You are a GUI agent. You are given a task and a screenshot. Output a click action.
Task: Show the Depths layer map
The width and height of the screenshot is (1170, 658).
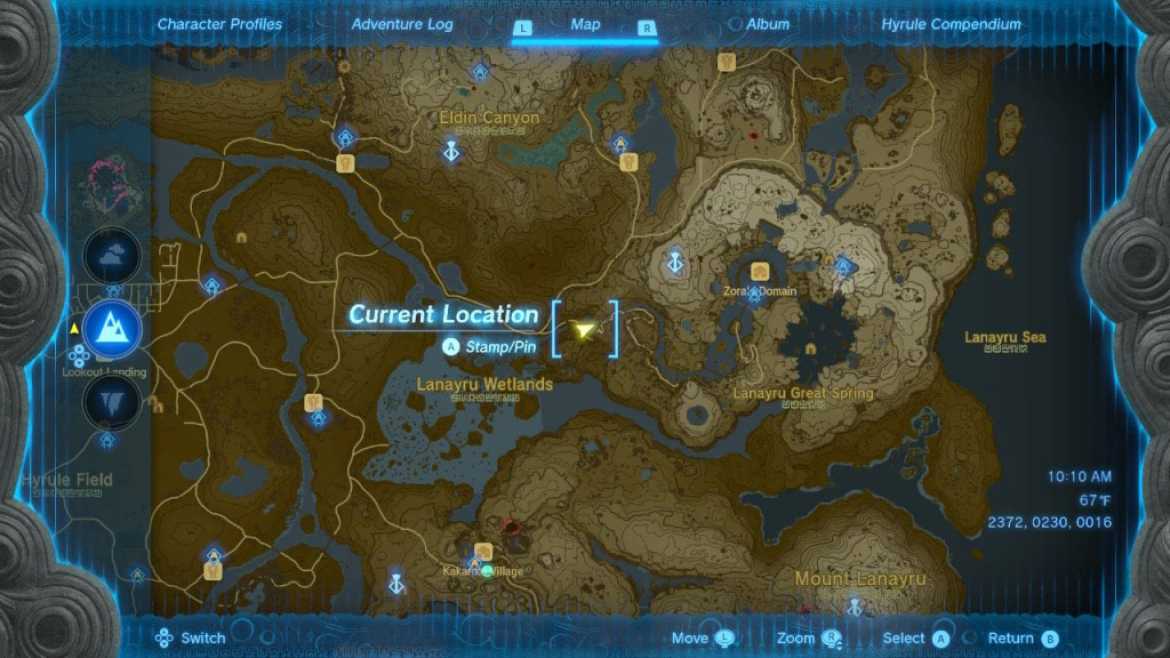pyautogui.click(x=111, y=403)
